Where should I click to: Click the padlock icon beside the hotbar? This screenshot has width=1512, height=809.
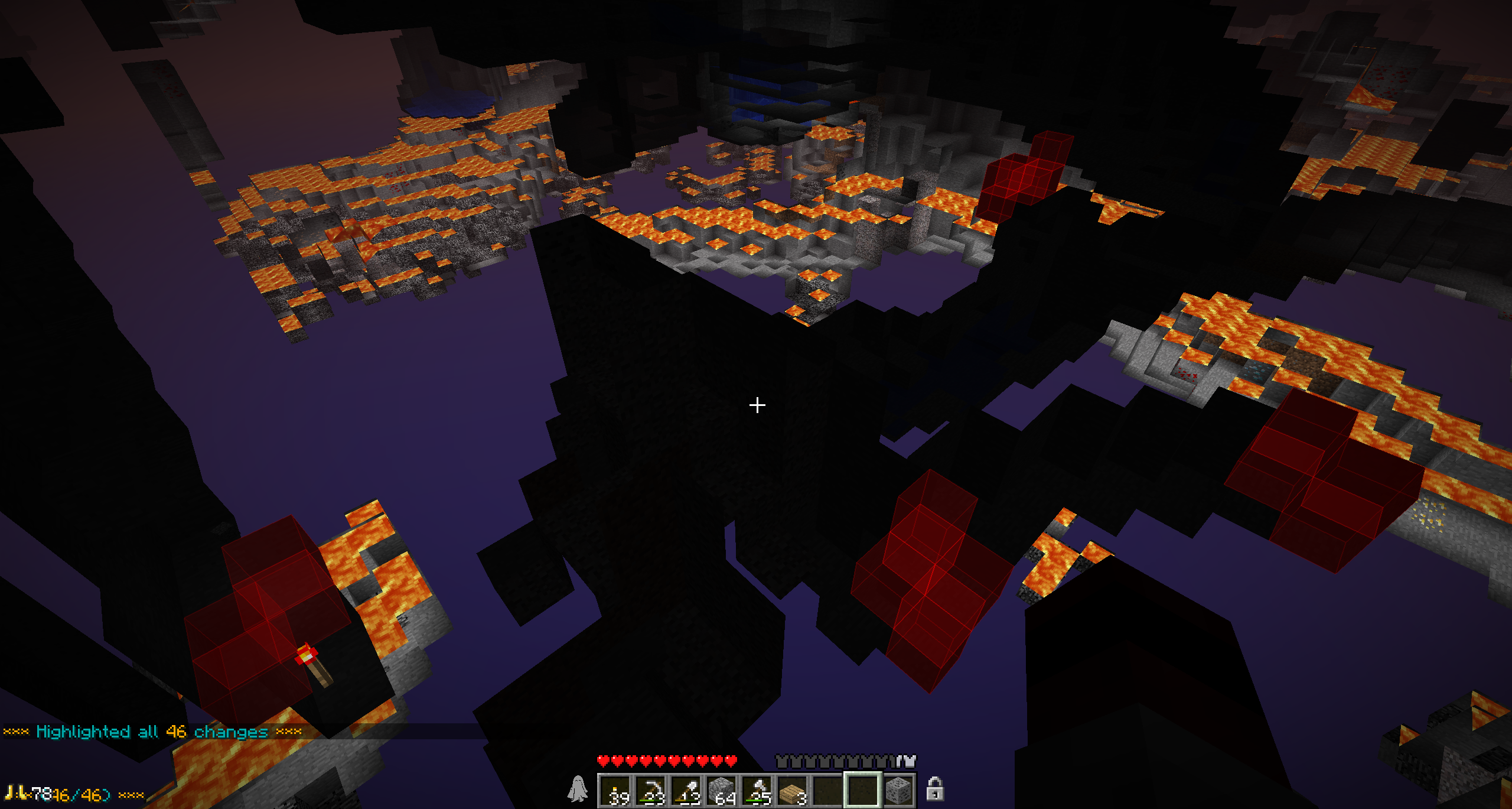pyautogui.click(x=934, y=789)
